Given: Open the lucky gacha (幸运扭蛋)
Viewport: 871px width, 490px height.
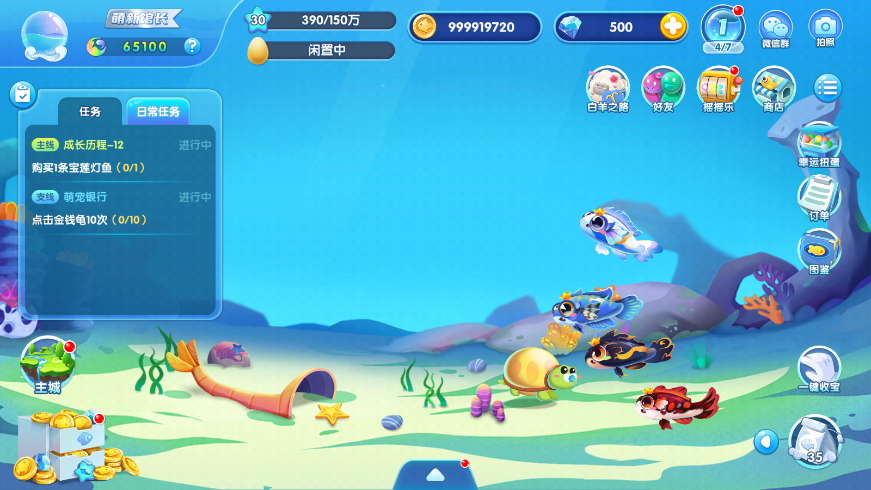Looking at the screenshot, I should (818, 143).
